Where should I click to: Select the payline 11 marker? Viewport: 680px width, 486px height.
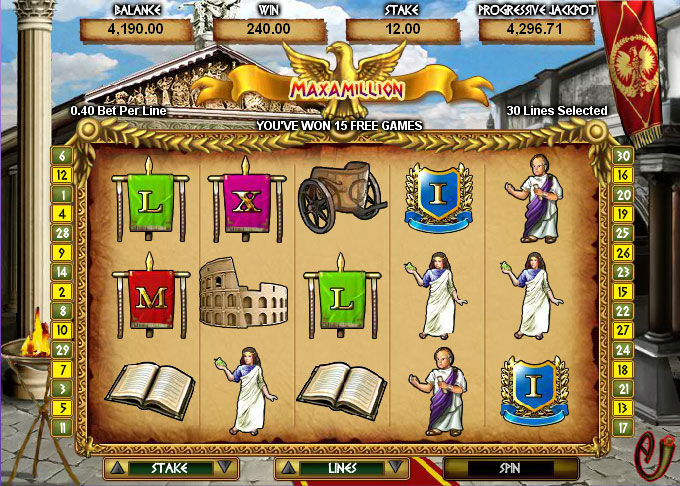click(x=62, y=427)
